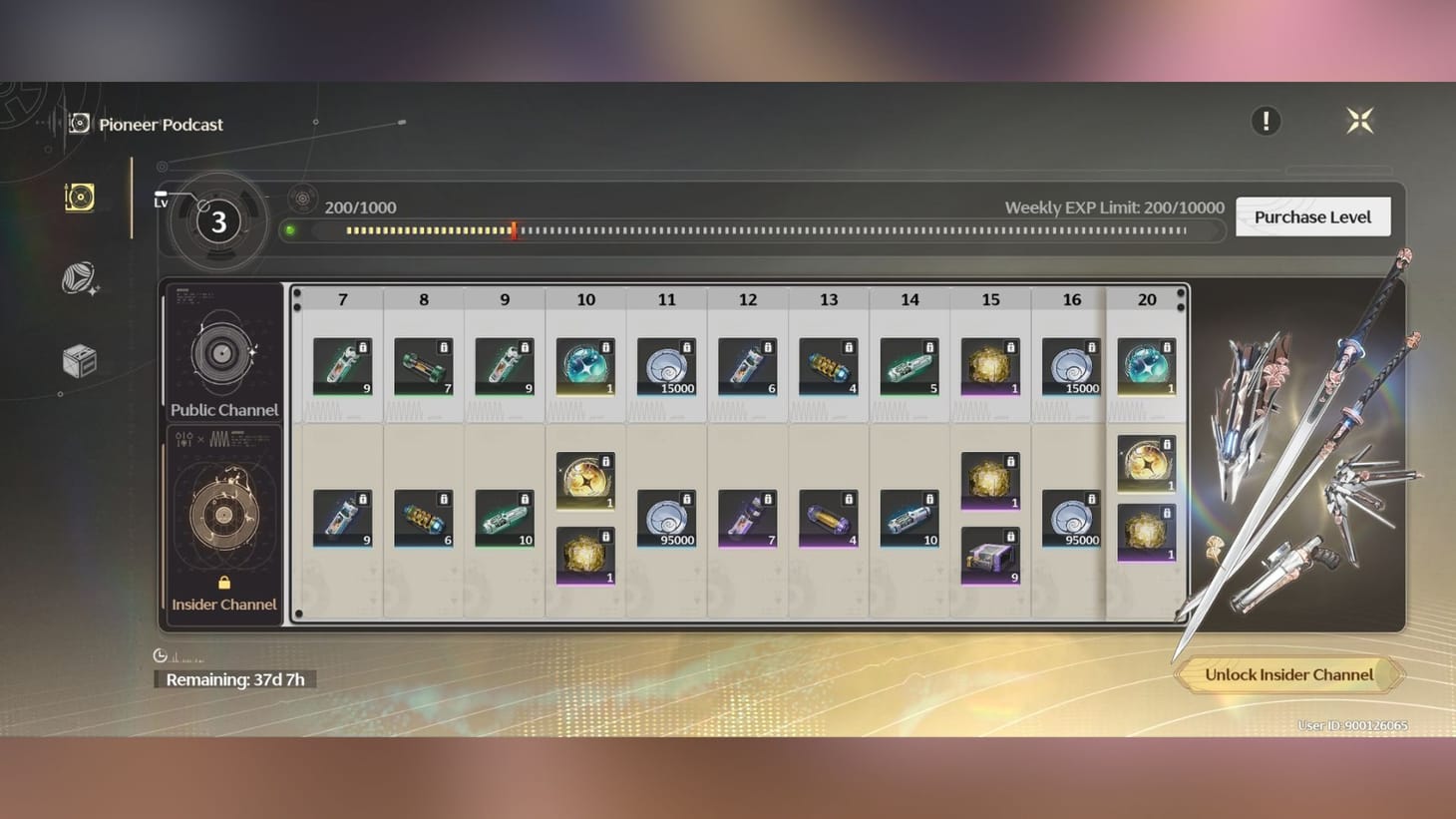Select the level 7 Public Channel reward tube

click(x=342, y=365)
